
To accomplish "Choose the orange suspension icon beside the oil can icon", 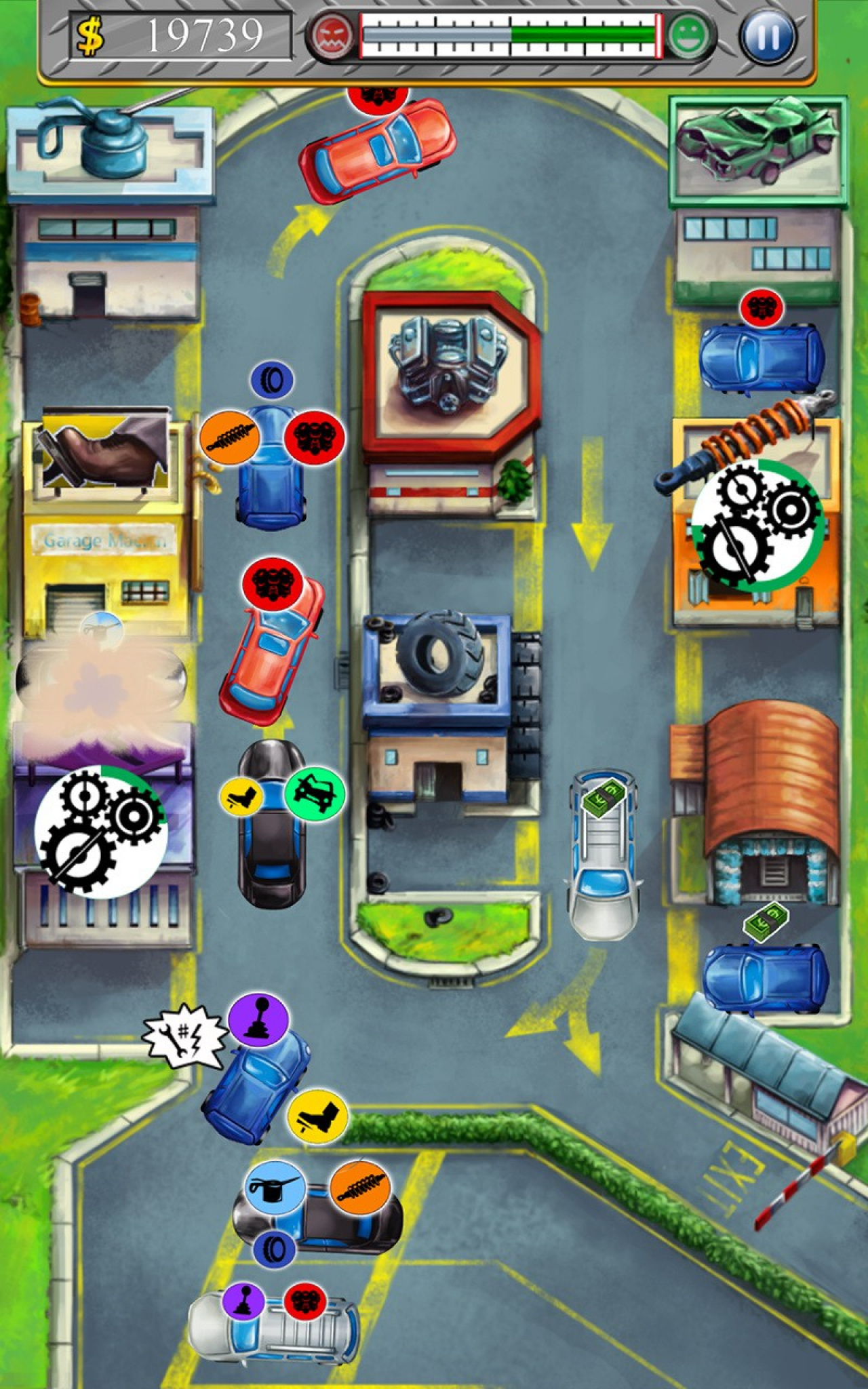I will coord(360,1186).
